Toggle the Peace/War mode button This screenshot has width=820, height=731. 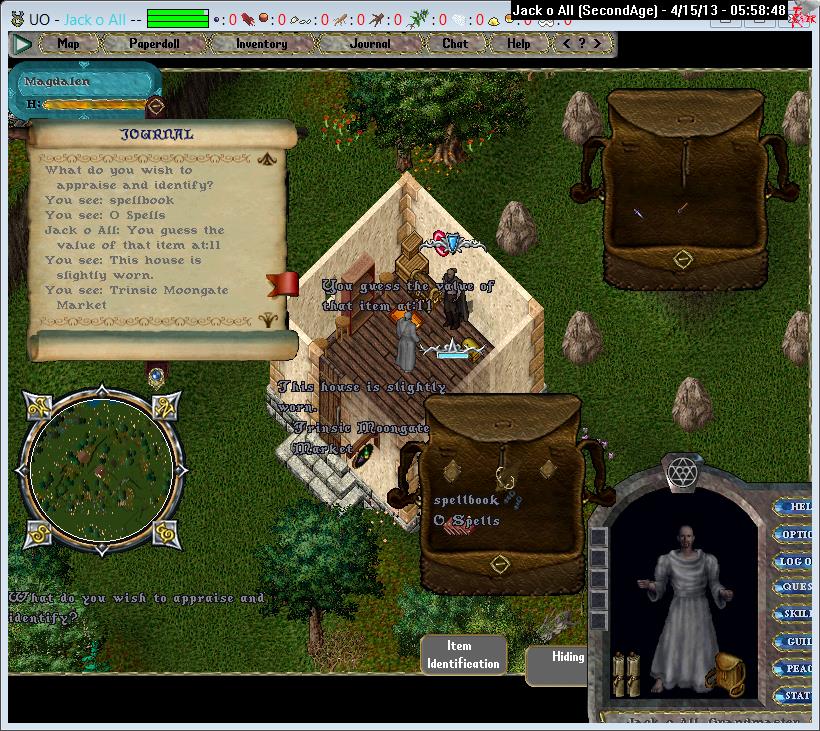796,668
